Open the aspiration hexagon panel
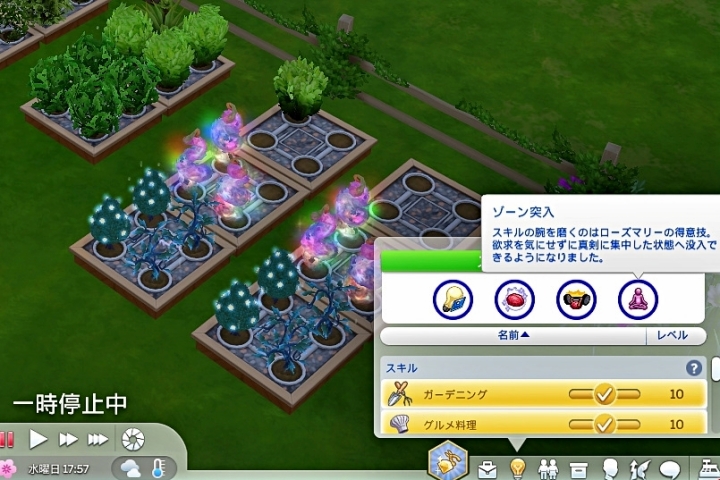Screen dimensions: 720x480 (x=447, y=463)
